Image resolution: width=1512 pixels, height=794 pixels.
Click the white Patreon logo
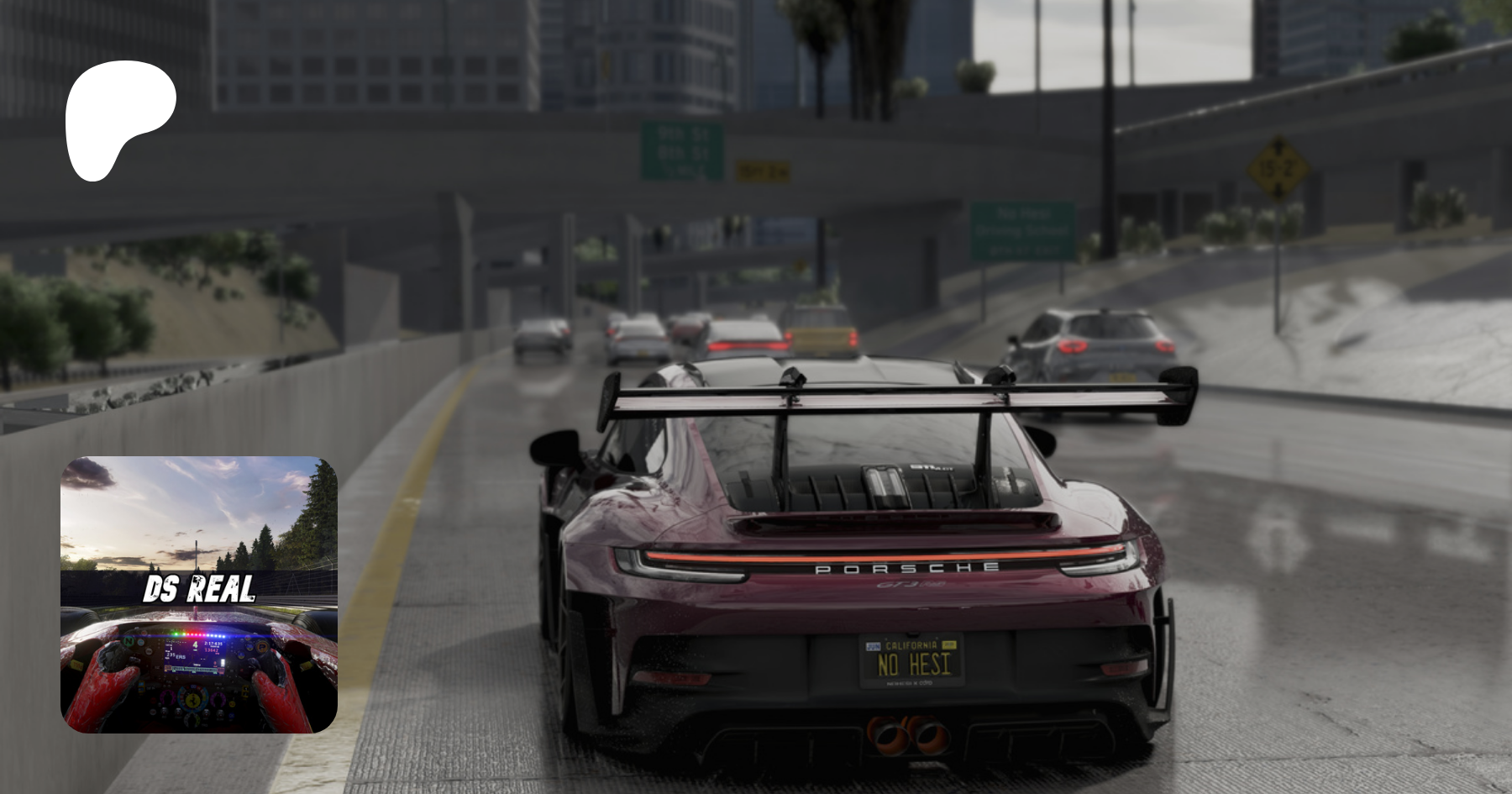[x=118, y=118]
